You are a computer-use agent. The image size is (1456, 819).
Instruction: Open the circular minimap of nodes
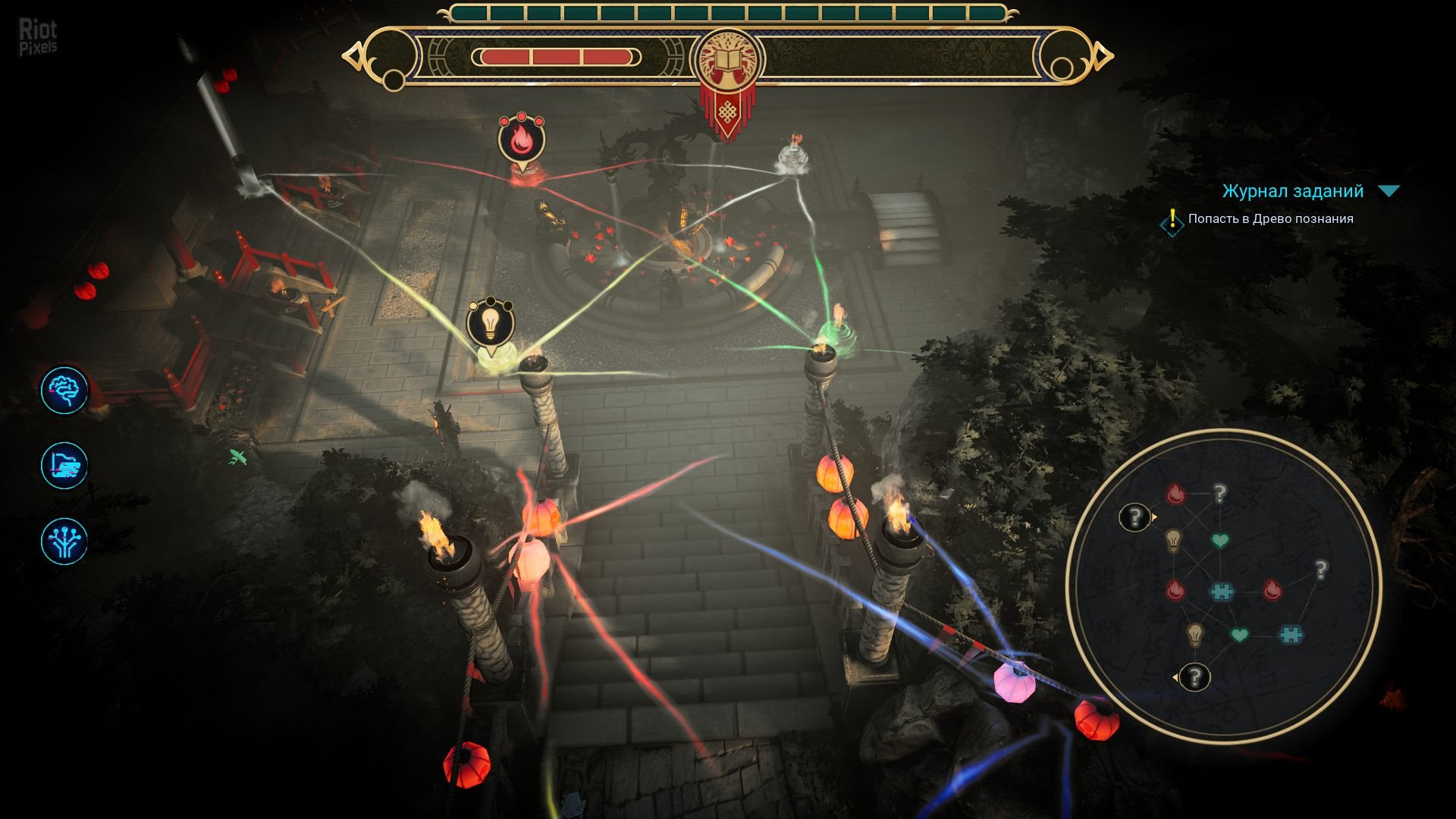(1223, 586)
